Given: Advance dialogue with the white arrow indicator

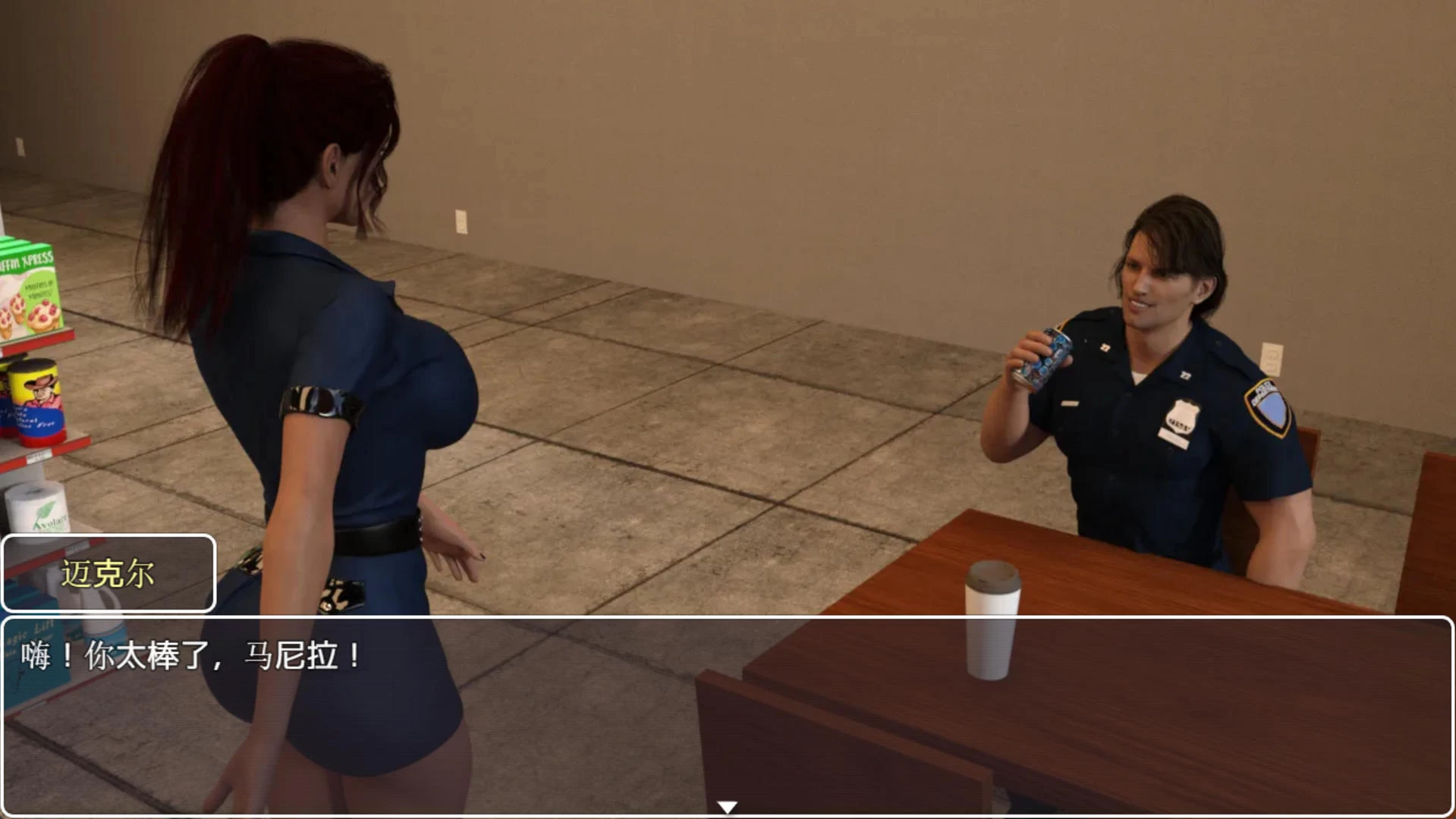Looking at the screenshot, I should point(727,807).
